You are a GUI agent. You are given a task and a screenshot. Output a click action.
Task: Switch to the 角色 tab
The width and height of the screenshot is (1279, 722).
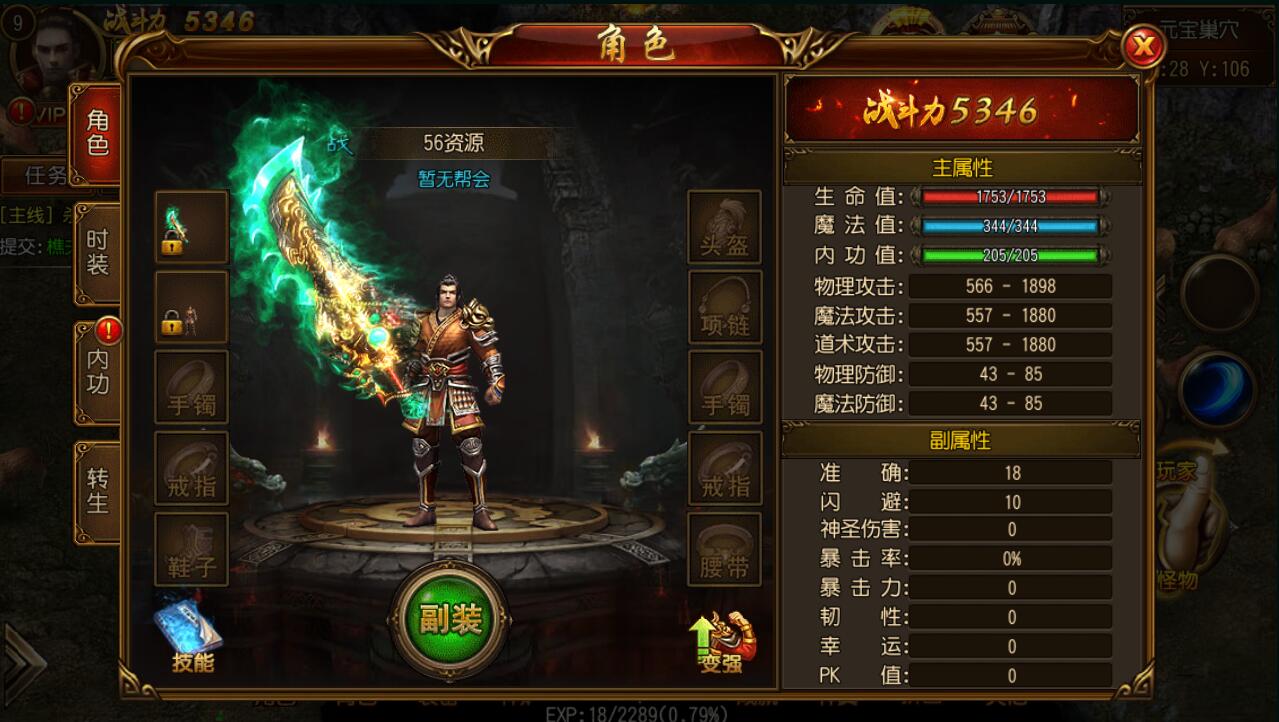pyautogui.click(x=97, y=134)
